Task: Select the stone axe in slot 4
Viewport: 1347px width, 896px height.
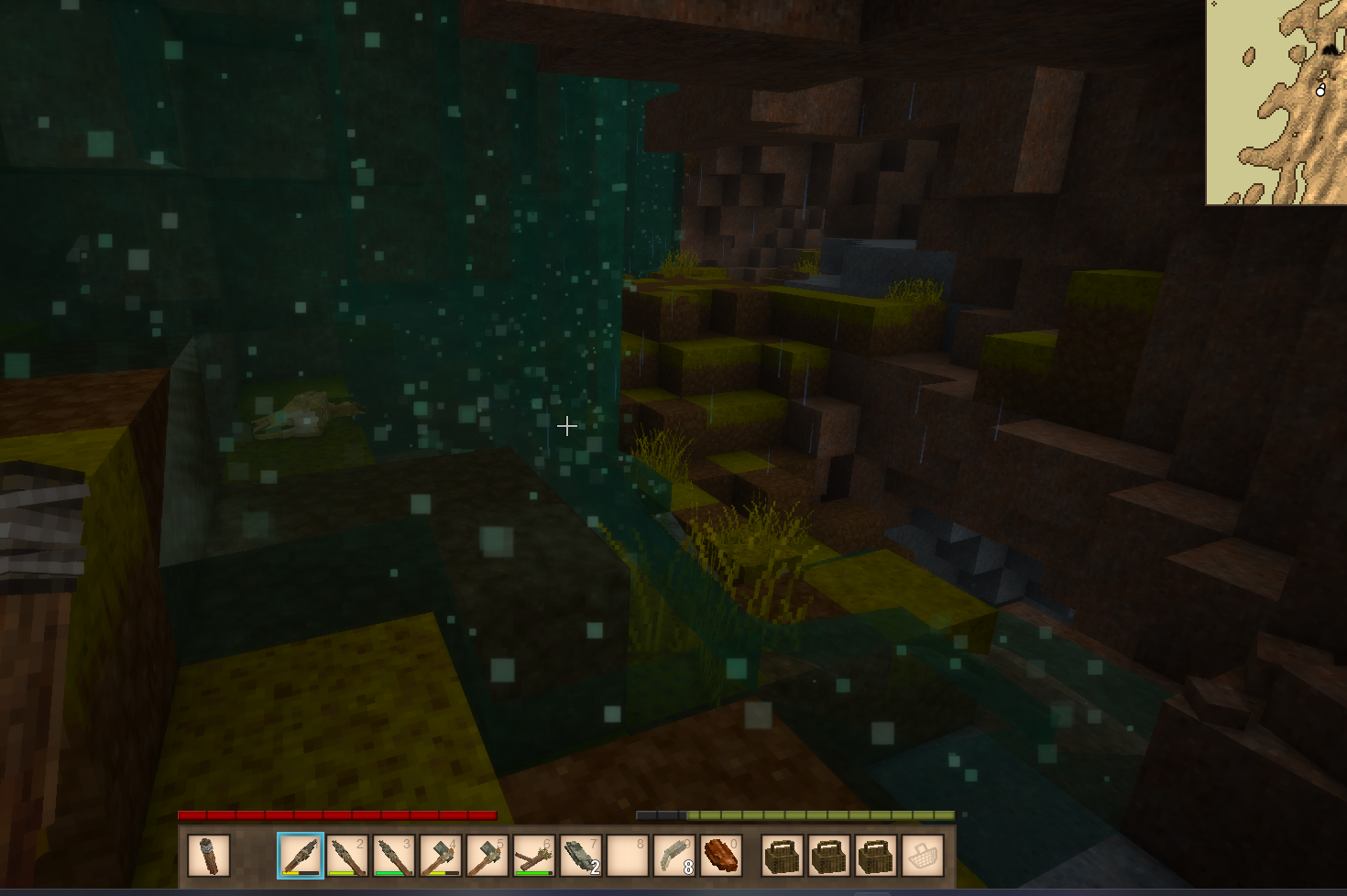Action: tap(441, 856)
